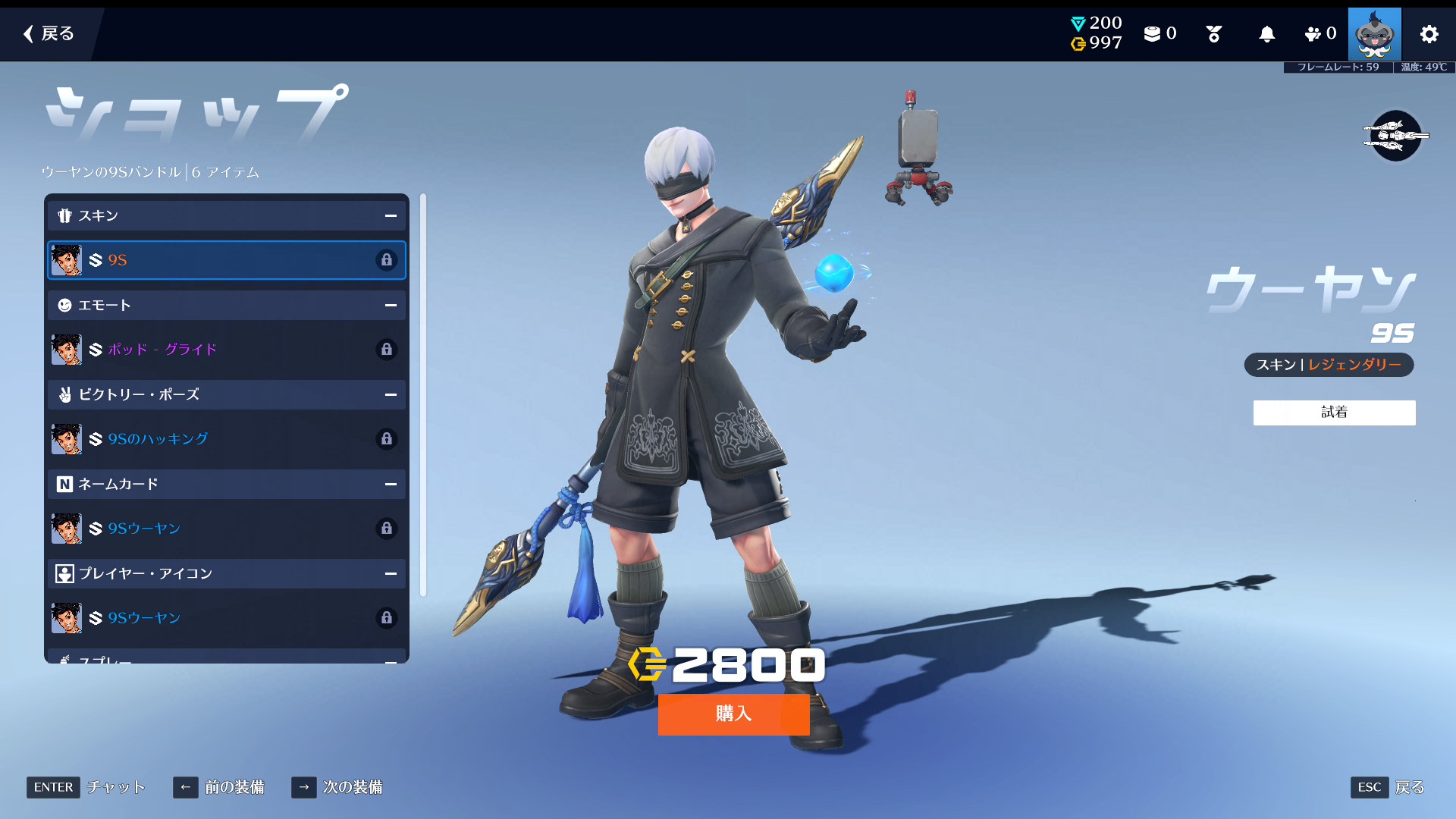Collapse the プレイヤー・アイコン section
Screen dimensions: 1456x819
pos(391,574)
